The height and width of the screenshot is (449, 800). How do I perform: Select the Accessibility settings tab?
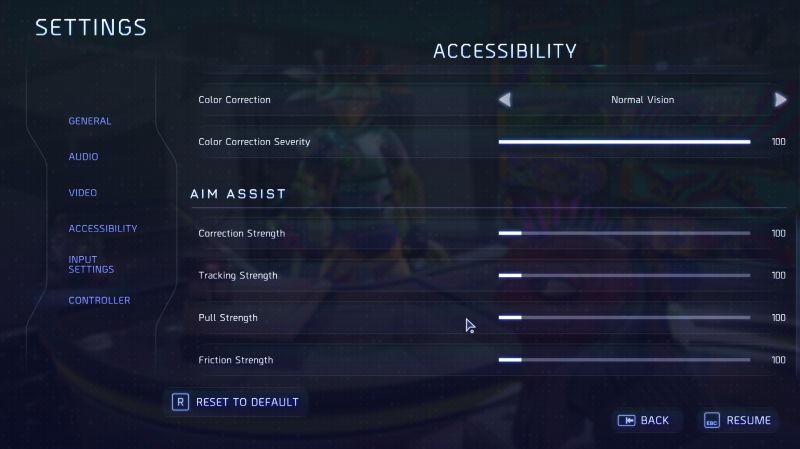[103, 229]
